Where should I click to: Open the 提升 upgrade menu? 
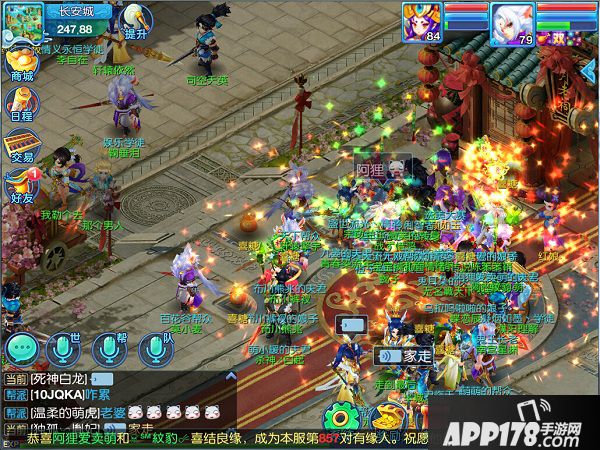(136, 21)
